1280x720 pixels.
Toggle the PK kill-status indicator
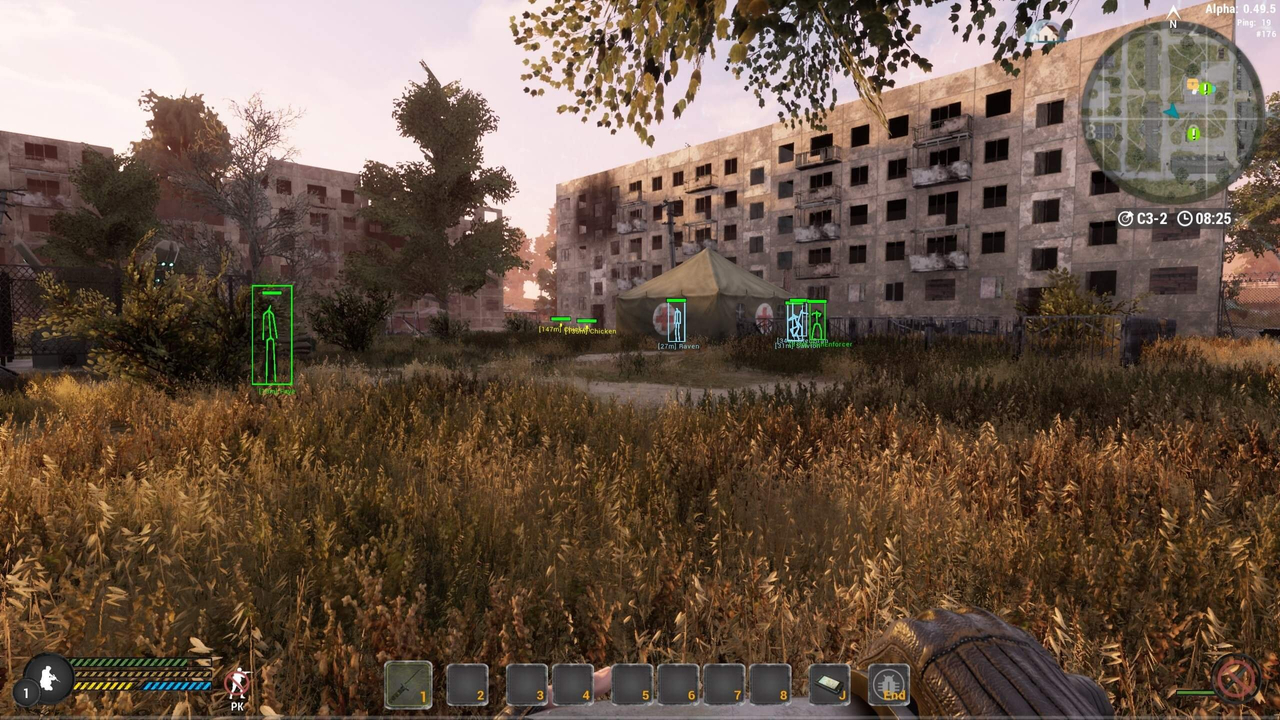(x=237, y=680)
